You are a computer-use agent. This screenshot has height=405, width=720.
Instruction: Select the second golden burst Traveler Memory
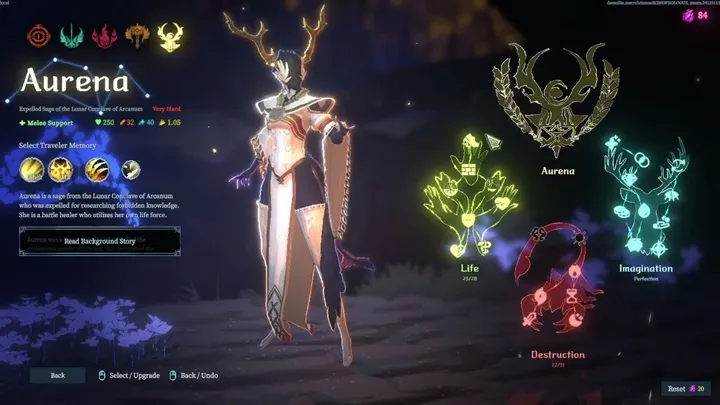[x=64, y=169]
